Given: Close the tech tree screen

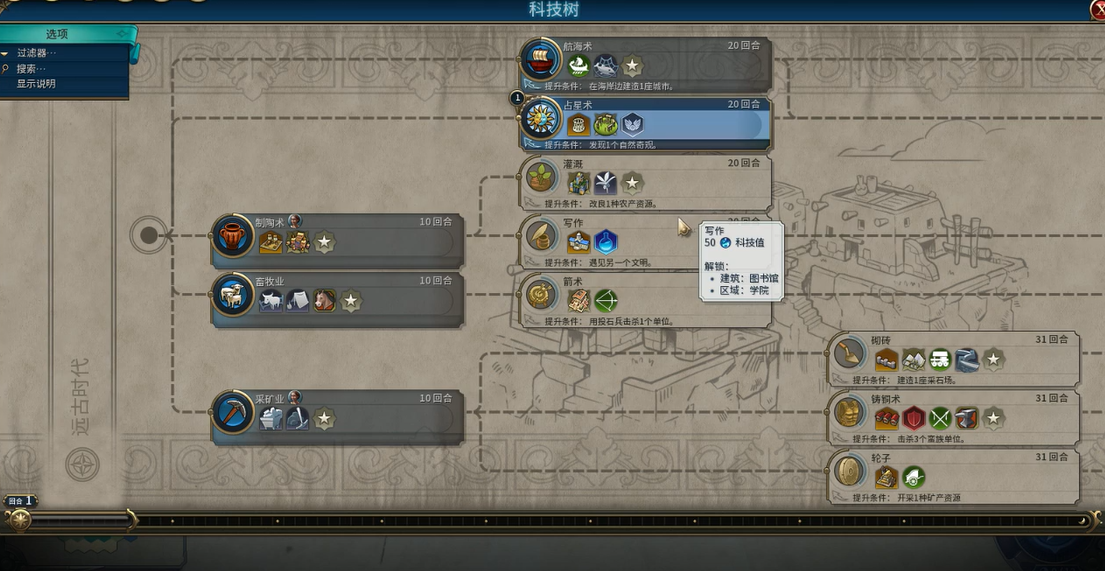Looking at the screenshot, I should [x=1098, y=9].
